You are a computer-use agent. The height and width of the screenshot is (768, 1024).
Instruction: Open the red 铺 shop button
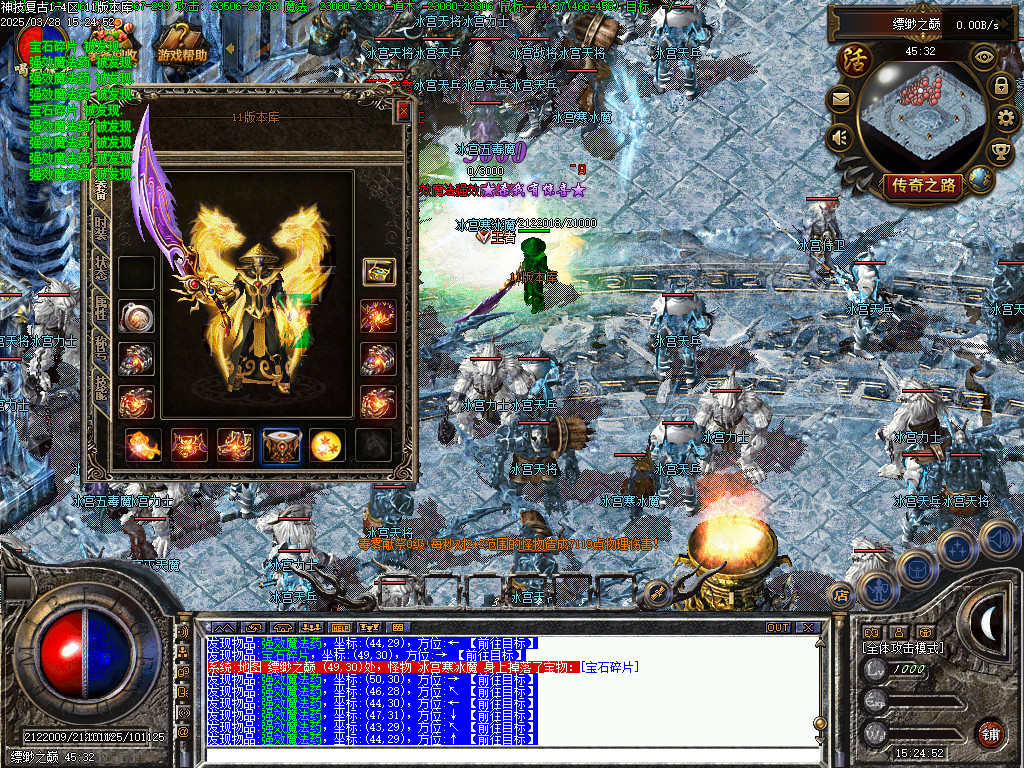click(x=990, y=733)
